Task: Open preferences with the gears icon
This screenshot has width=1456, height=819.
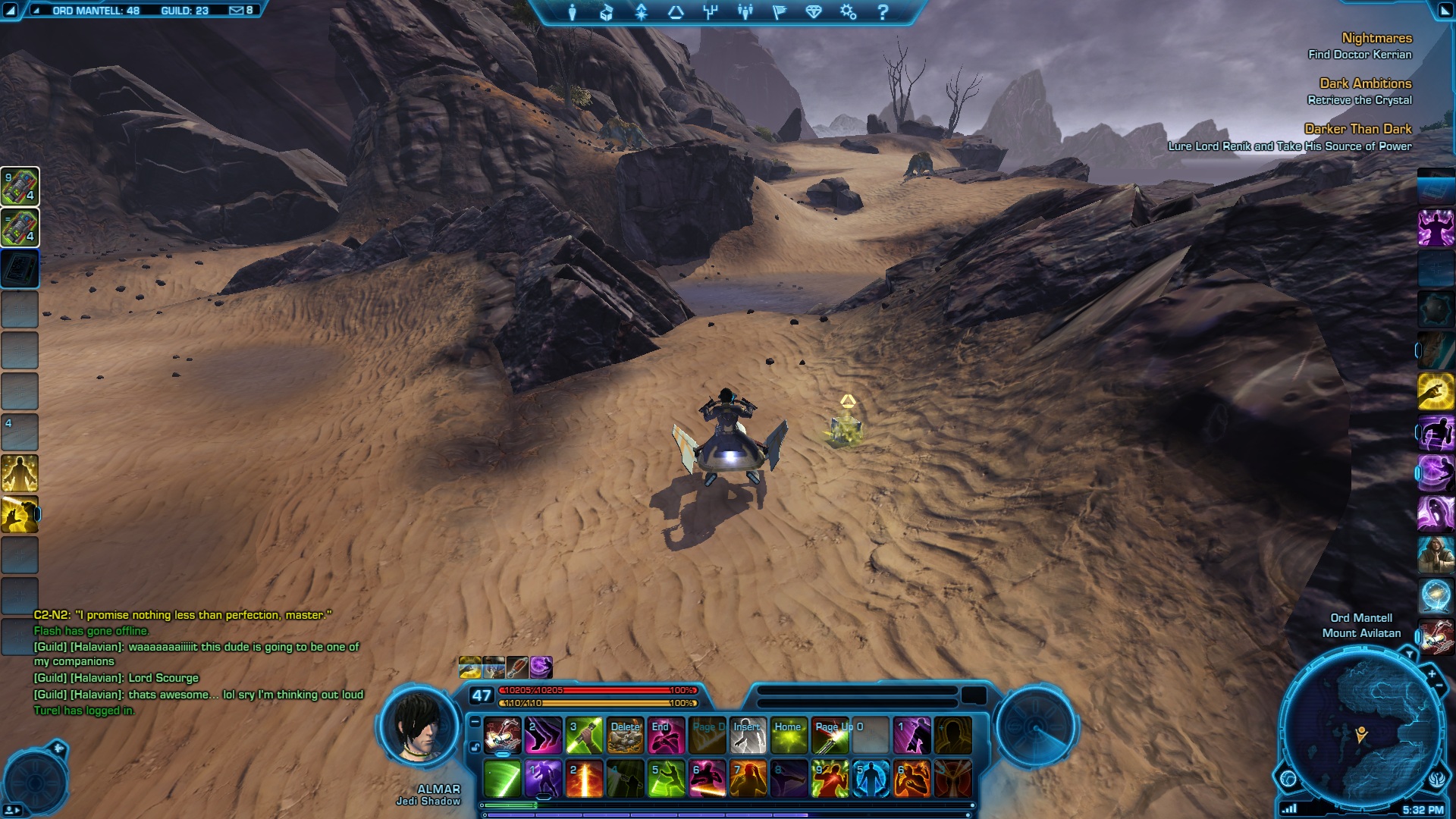Action: [x=848, y=12]
